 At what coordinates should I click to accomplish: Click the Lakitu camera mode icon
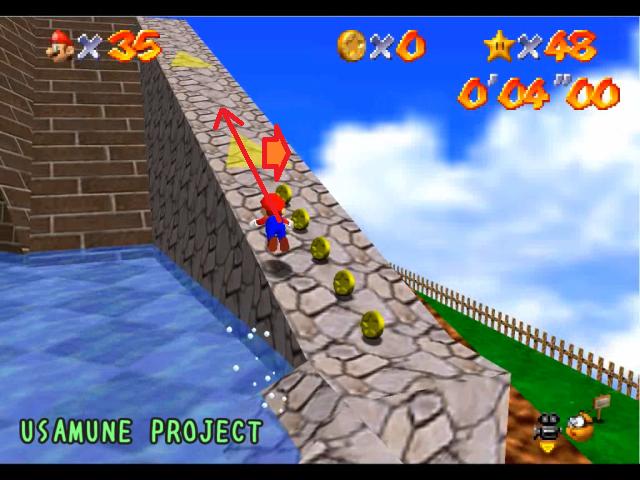pos(578,427)
